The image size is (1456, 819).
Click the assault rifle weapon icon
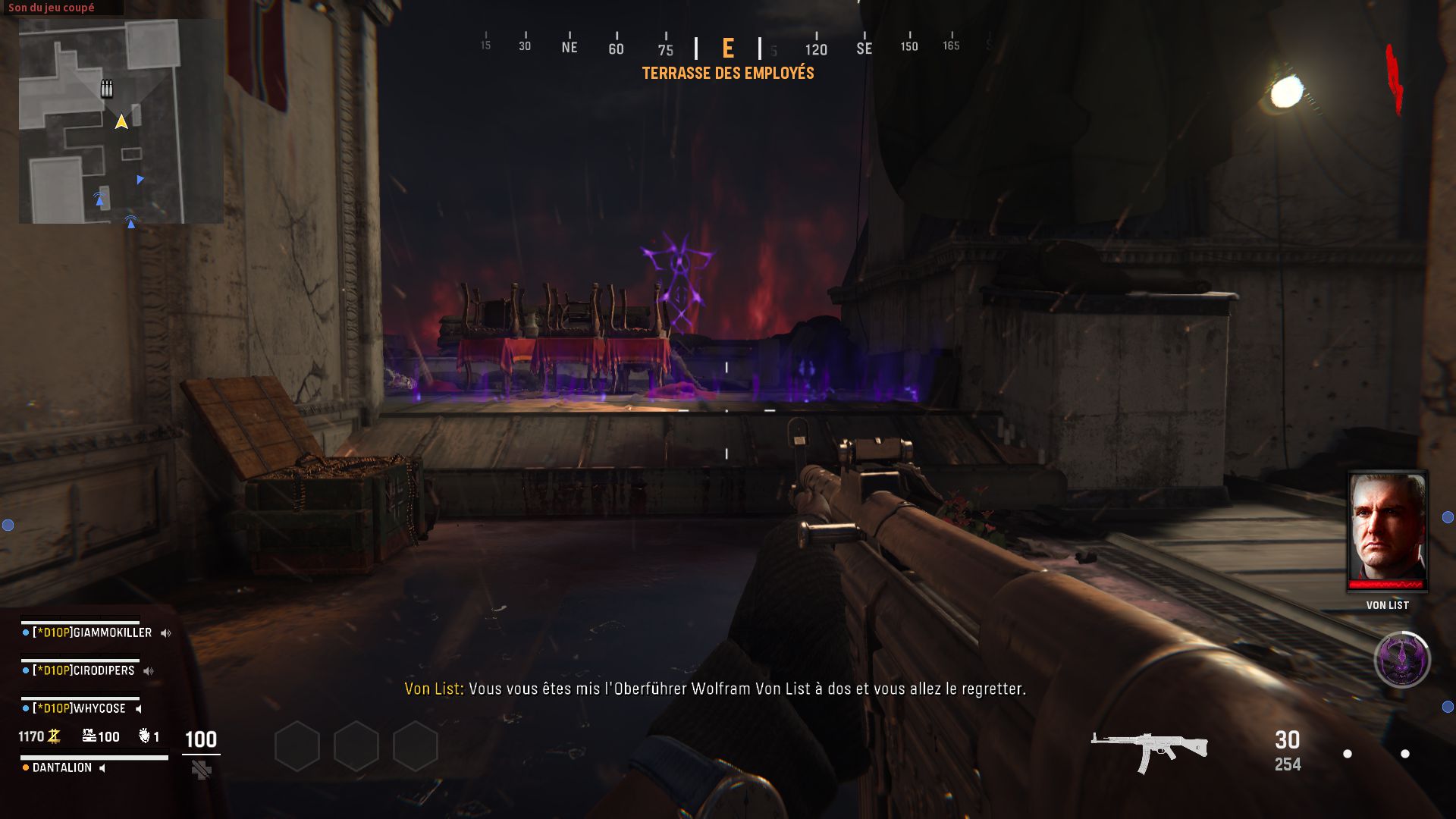tap(1149, 750)
